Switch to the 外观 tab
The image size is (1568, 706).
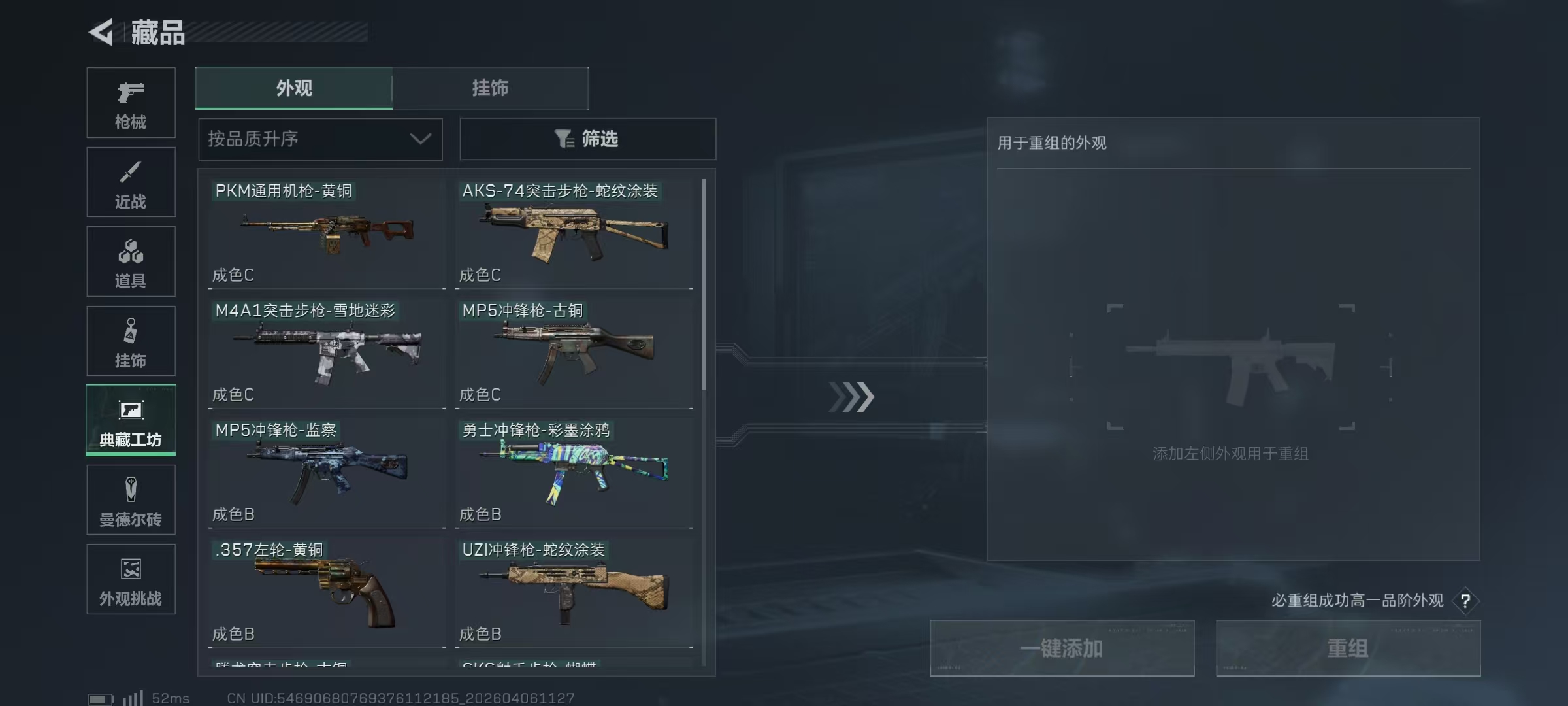click(x=294, y=88)
